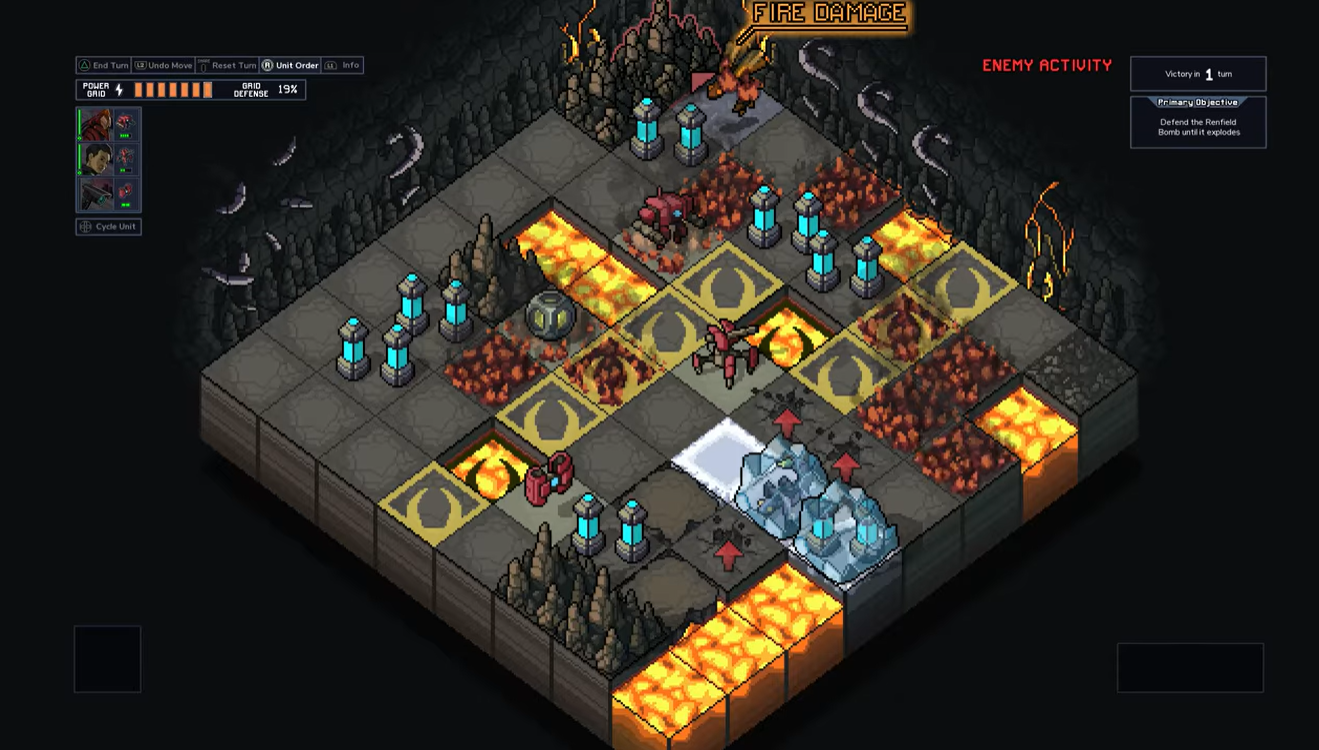The height and width of the screenshot is (750, 1319).
Task: Select the cannon unit portrait
Action: point(97,194)
